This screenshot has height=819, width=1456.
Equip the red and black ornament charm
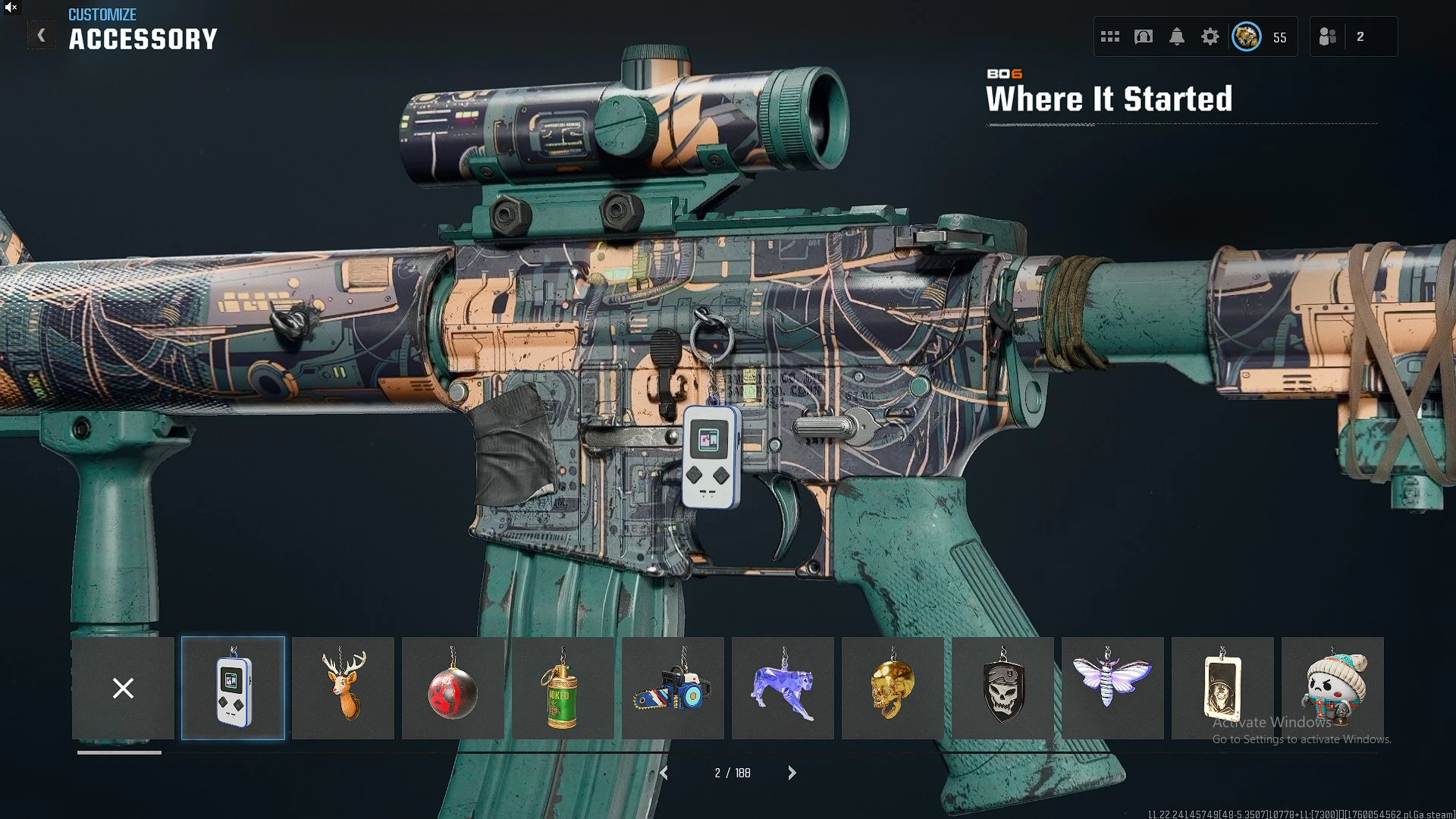pyautogui.click(x=453, y=688)
